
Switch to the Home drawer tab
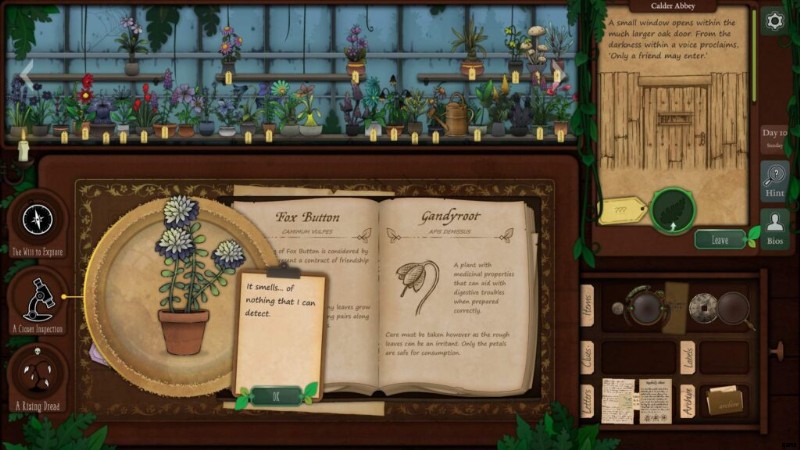(x=587, y=305)
